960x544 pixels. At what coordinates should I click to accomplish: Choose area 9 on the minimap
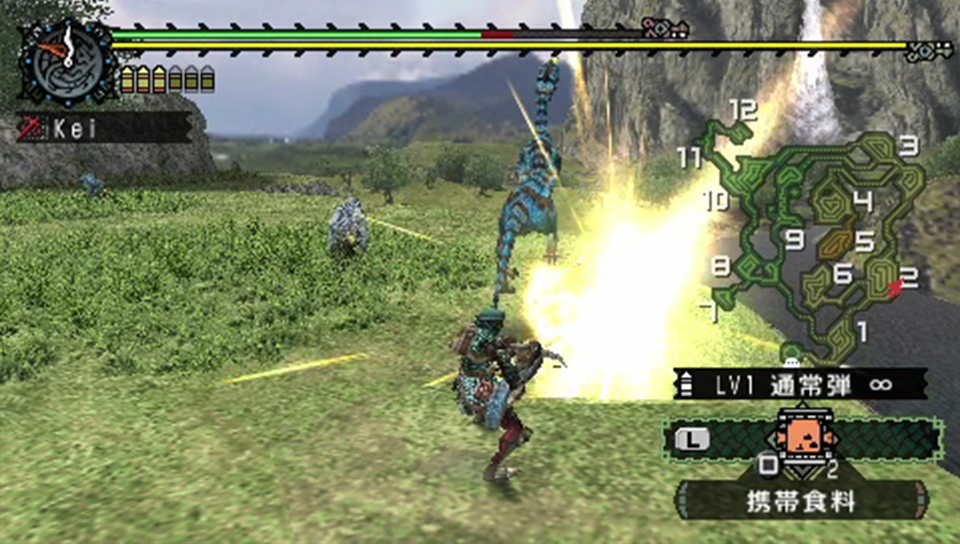(795, 239)
